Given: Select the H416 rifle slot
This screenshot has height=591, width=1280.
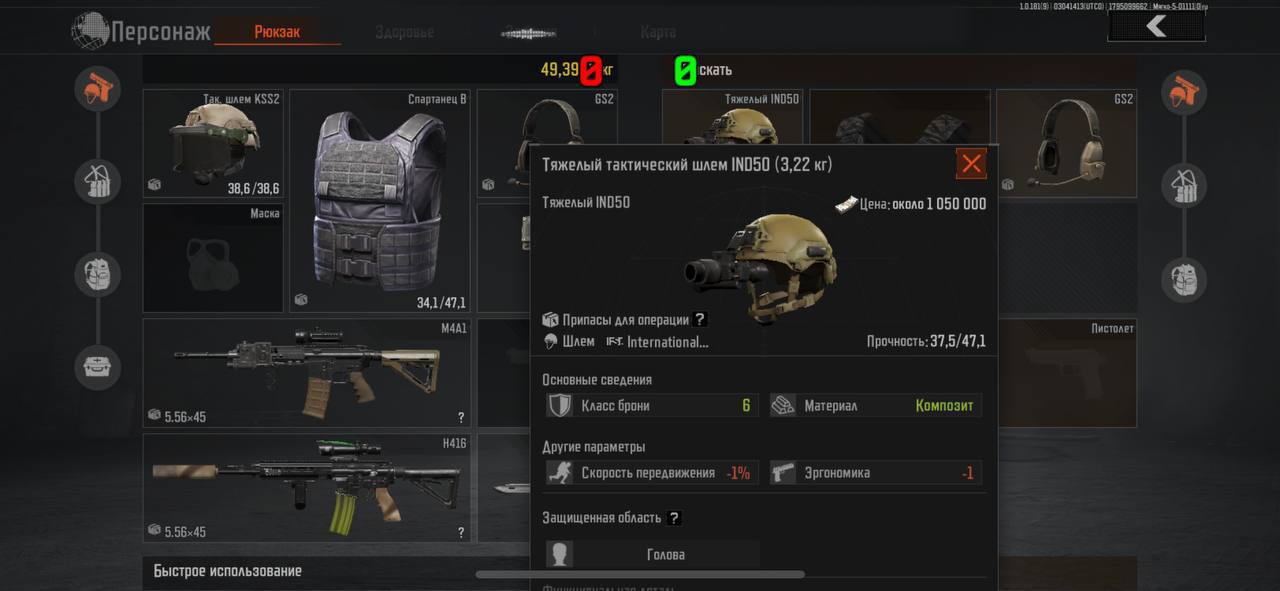Looking at the screenshot, I should [x=307, y=488].
